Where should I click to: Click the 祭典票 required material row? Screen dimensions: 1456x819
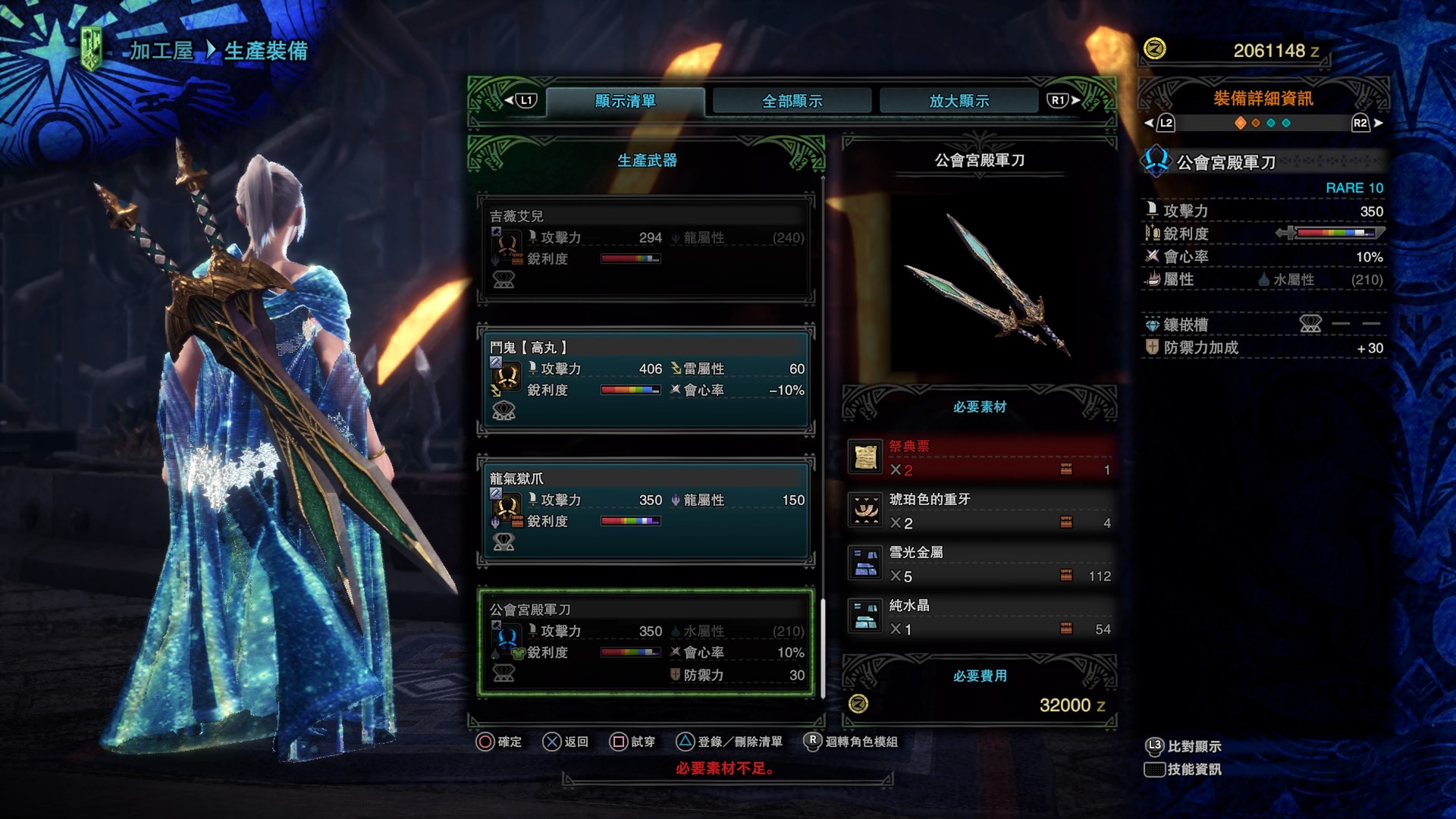[980, 458]
